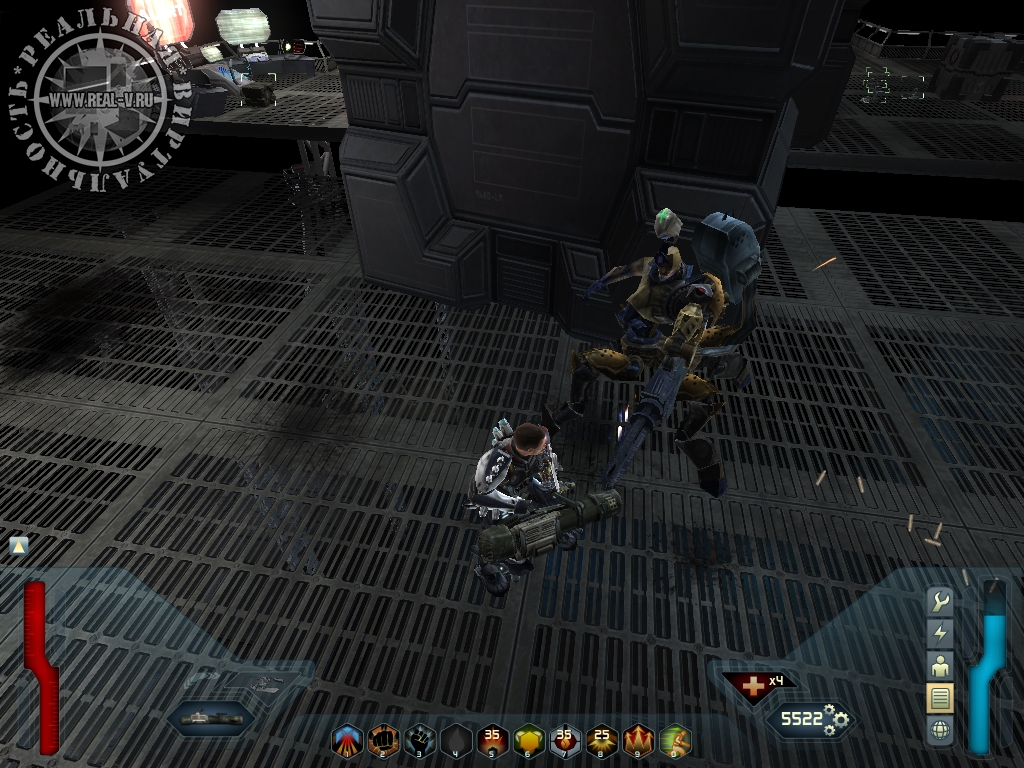Trigger the slot 8 yellow burst ability

click(x=602, y=741)
